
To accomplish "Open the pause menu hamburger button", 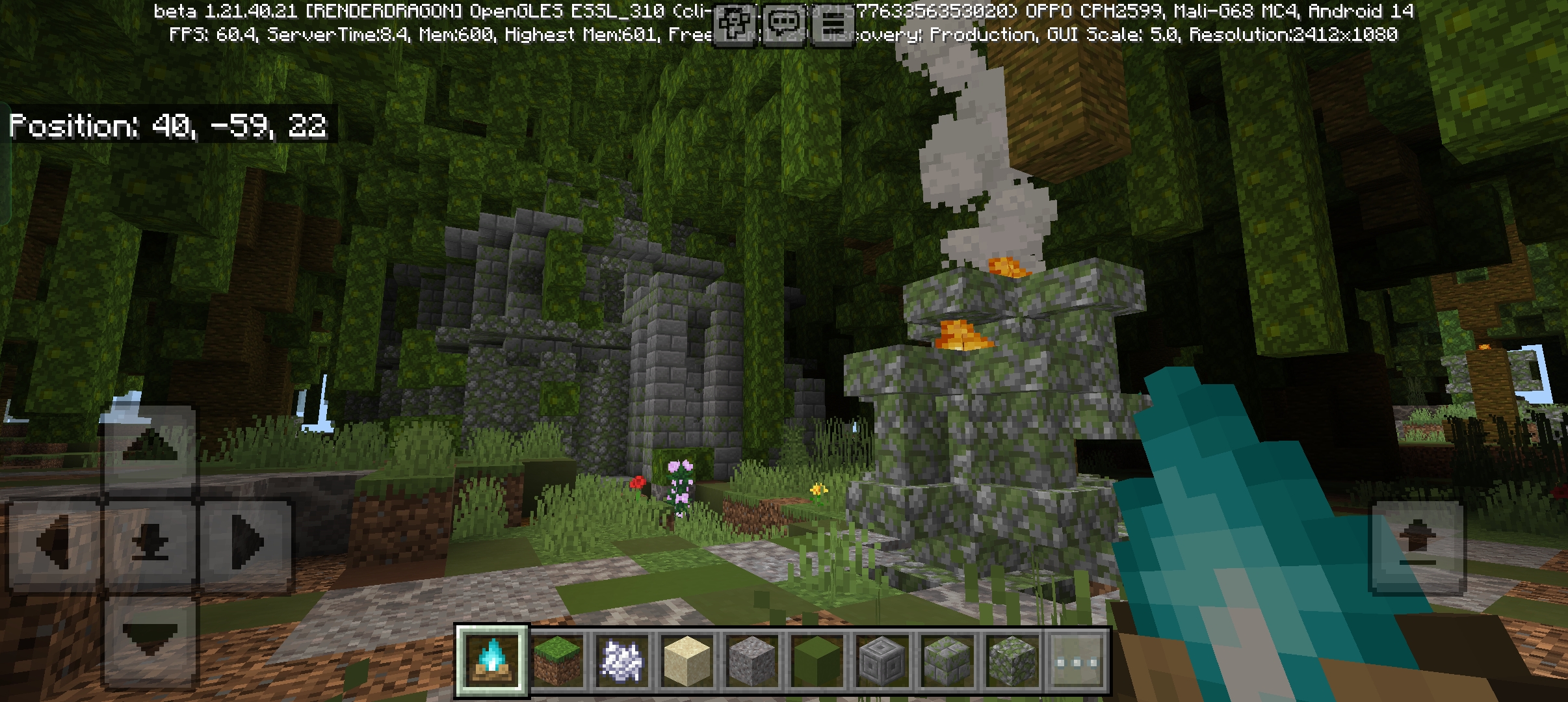I will pos(833,25).
